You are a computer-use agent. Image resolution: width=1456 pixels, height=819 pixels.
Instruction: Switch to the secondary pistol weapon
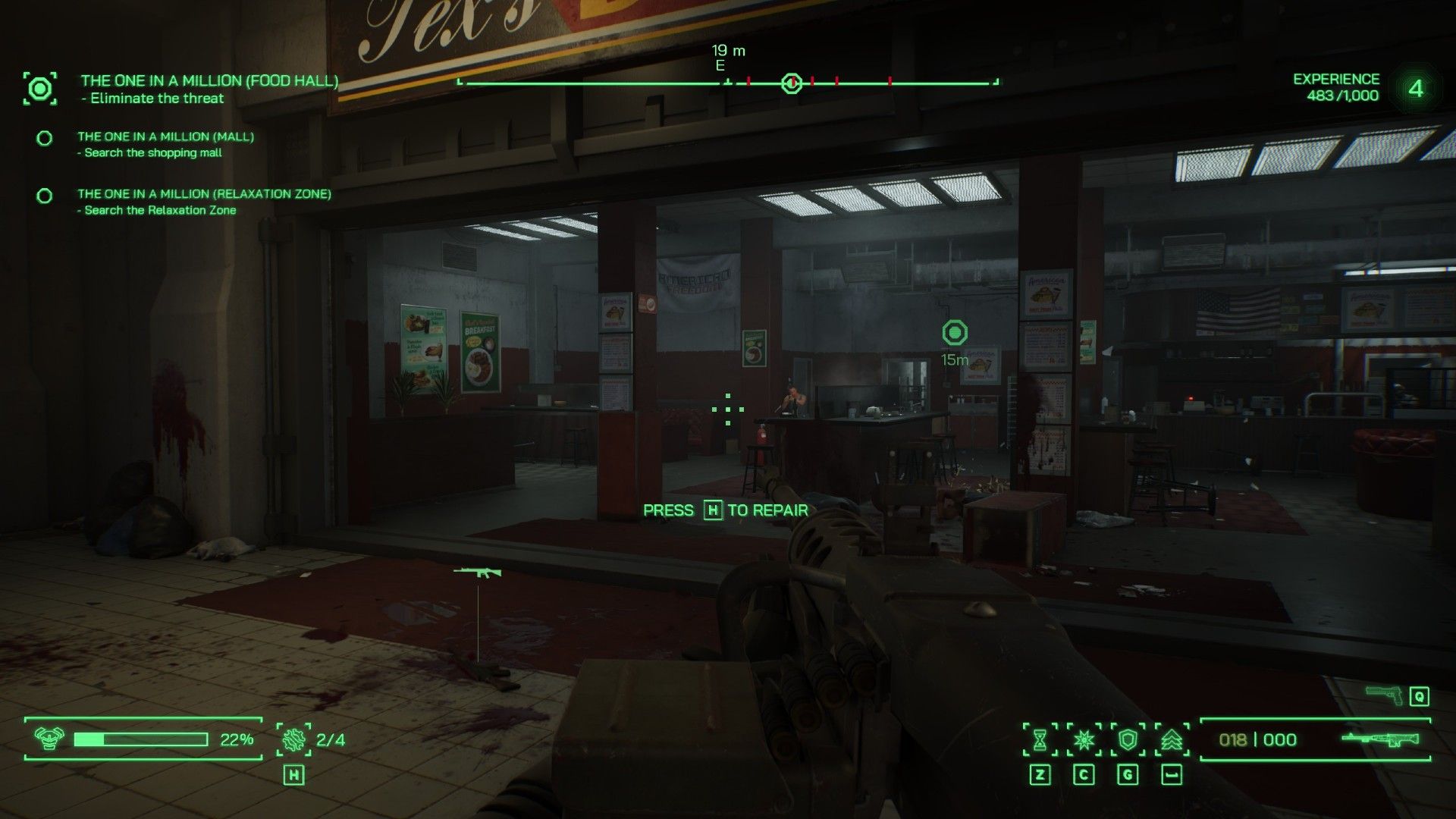point(1384,695)
